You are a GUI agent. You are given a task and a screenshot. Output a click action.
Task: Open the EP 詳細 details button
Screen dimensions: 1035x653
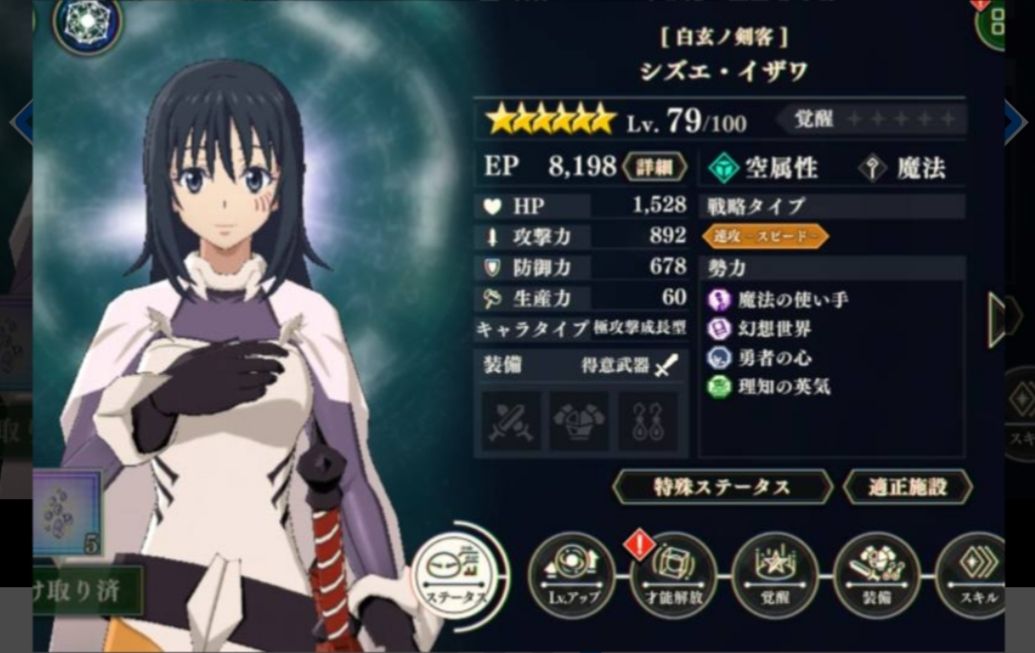[655, 167]
